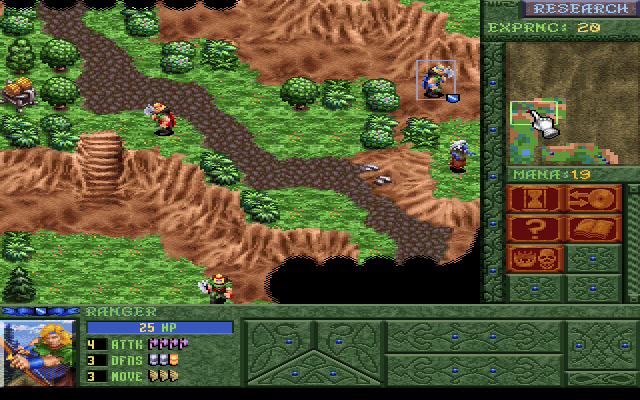Select the highlighted ranger unit
The height and width of the screenshot is (400, 640).
point(434,80)
